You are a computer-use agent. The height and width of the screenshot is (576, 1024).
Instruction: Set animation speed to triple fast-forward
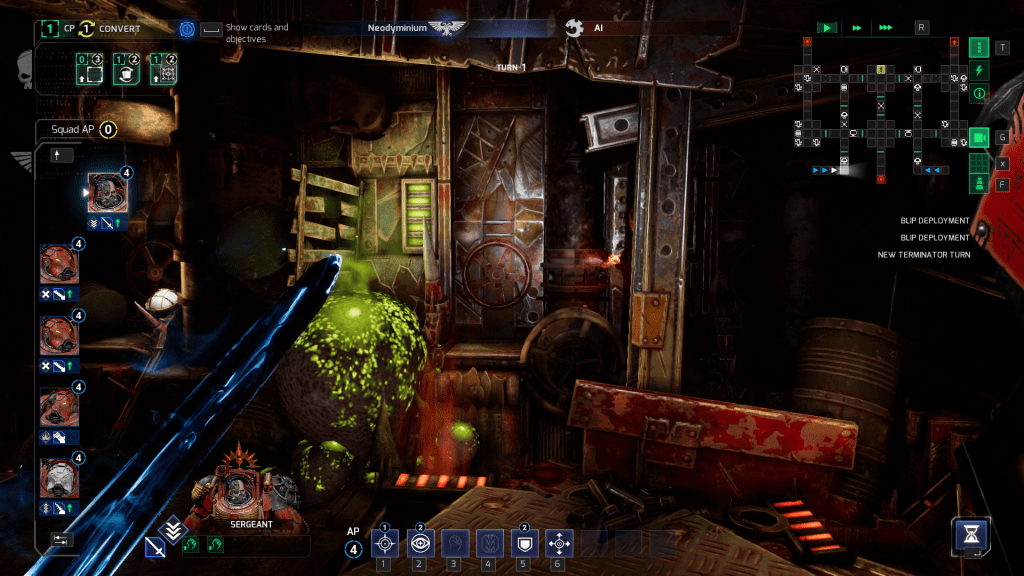(887, 28)
